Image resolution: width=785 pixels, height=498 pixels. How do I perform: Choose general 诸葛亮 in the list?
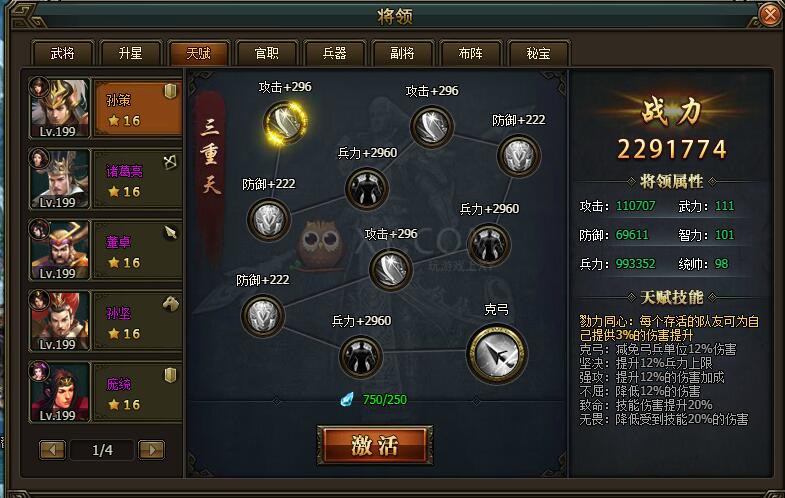click(105, 180)
